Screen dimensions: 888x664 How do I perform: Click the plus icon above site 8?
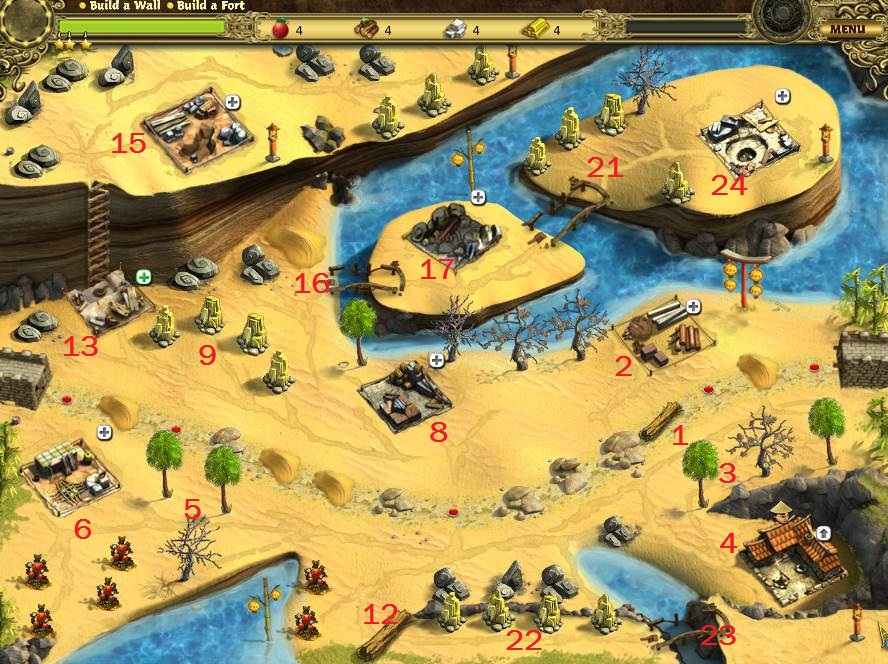tap(436, 359)
